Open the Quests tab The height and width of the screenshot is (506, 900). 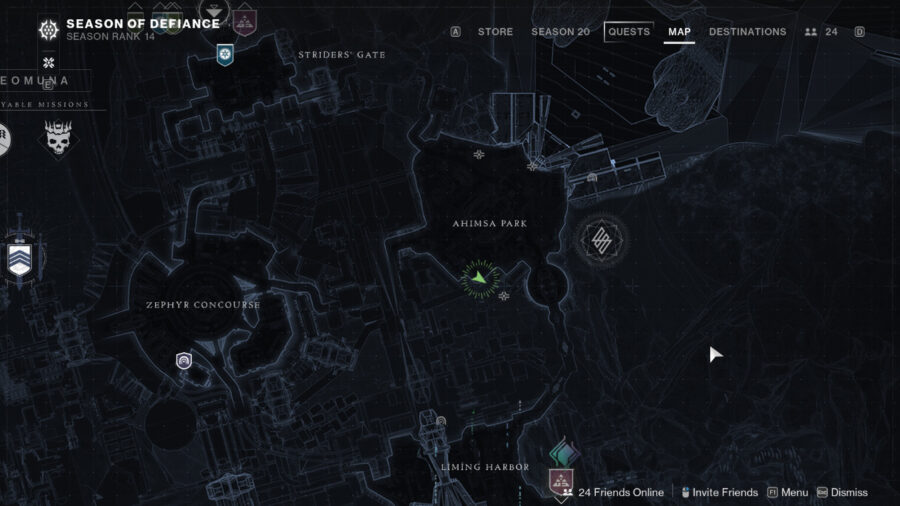tap(629, 32)
